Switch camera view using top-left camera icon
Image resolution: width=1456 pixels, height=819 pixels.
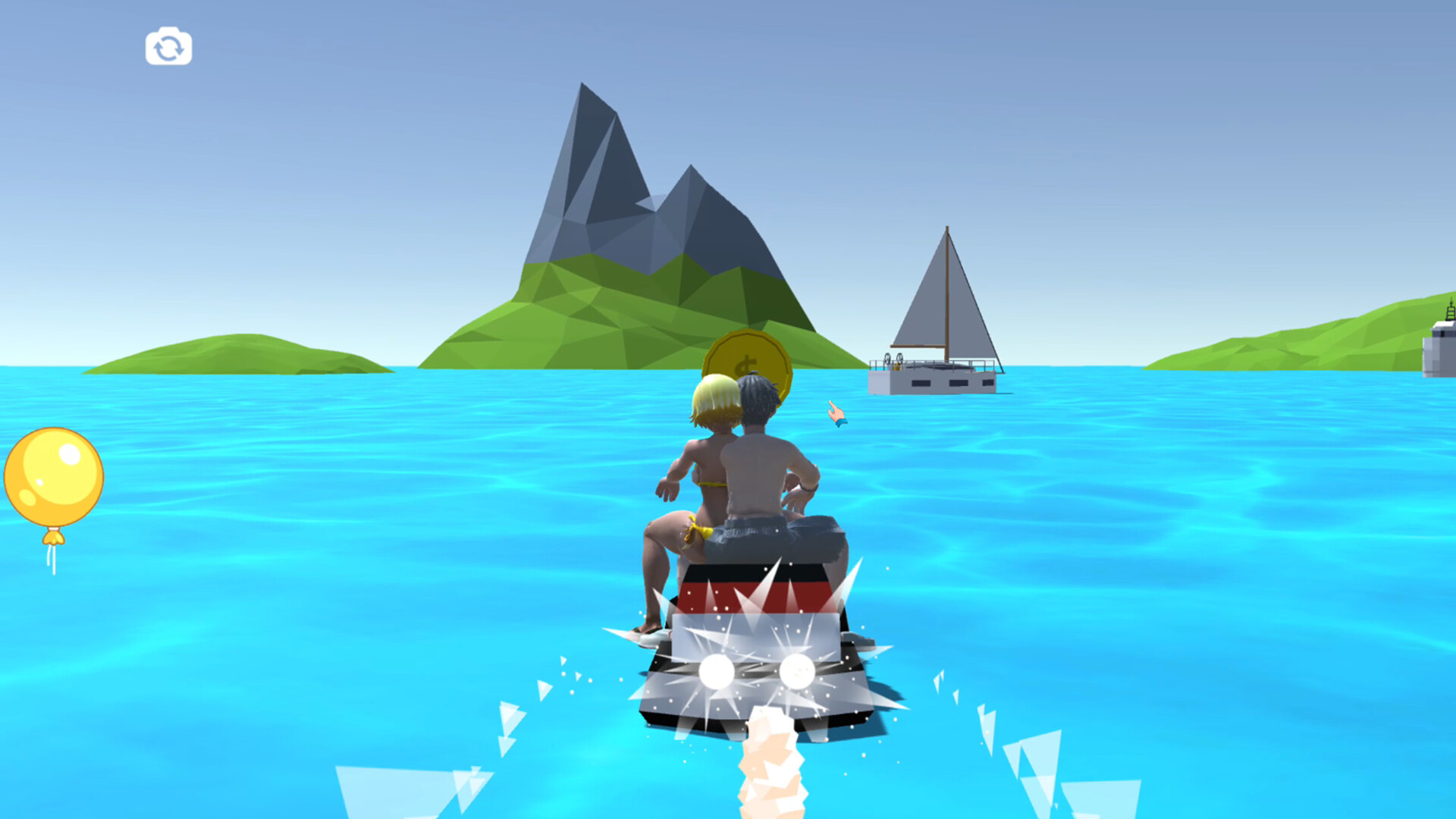point(168,47)
